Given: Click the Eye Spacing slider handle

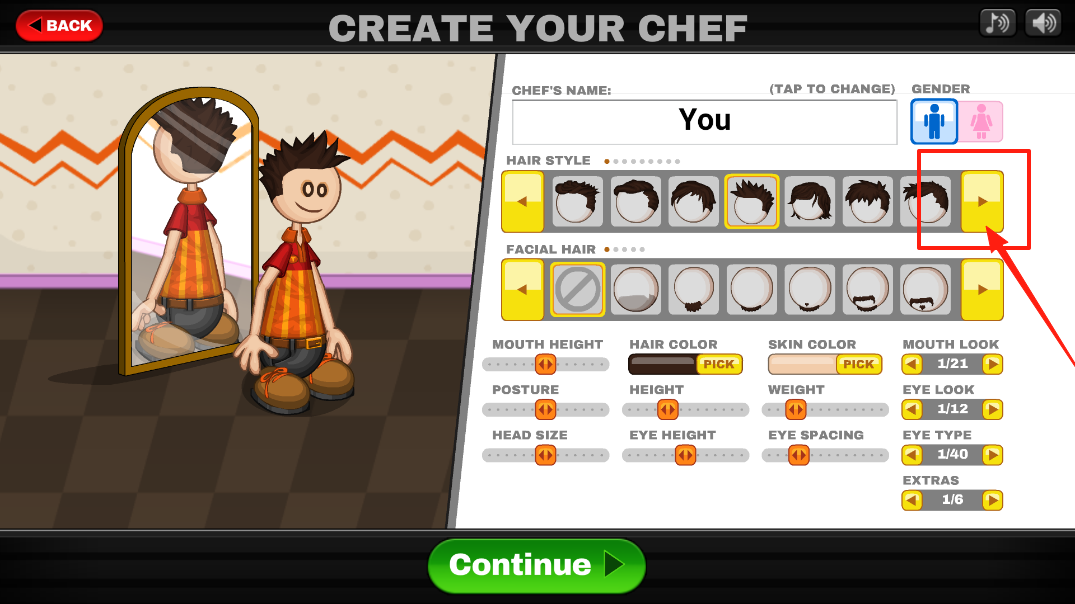Looking at the screenshot, I should click(x=798, y=456).
